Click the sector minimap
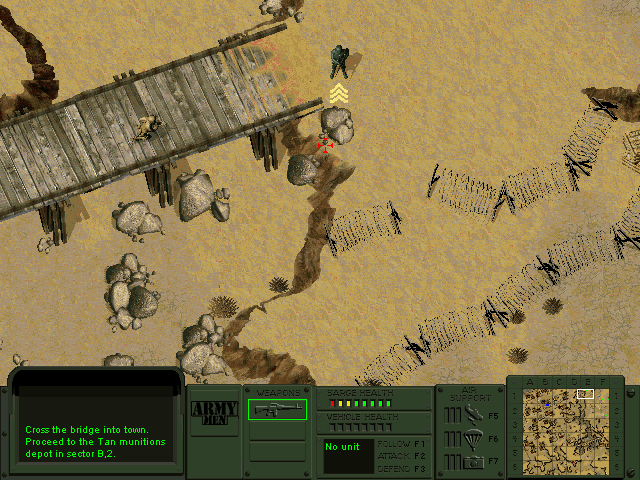Screen dimensions: 640x480 point(565,425)
